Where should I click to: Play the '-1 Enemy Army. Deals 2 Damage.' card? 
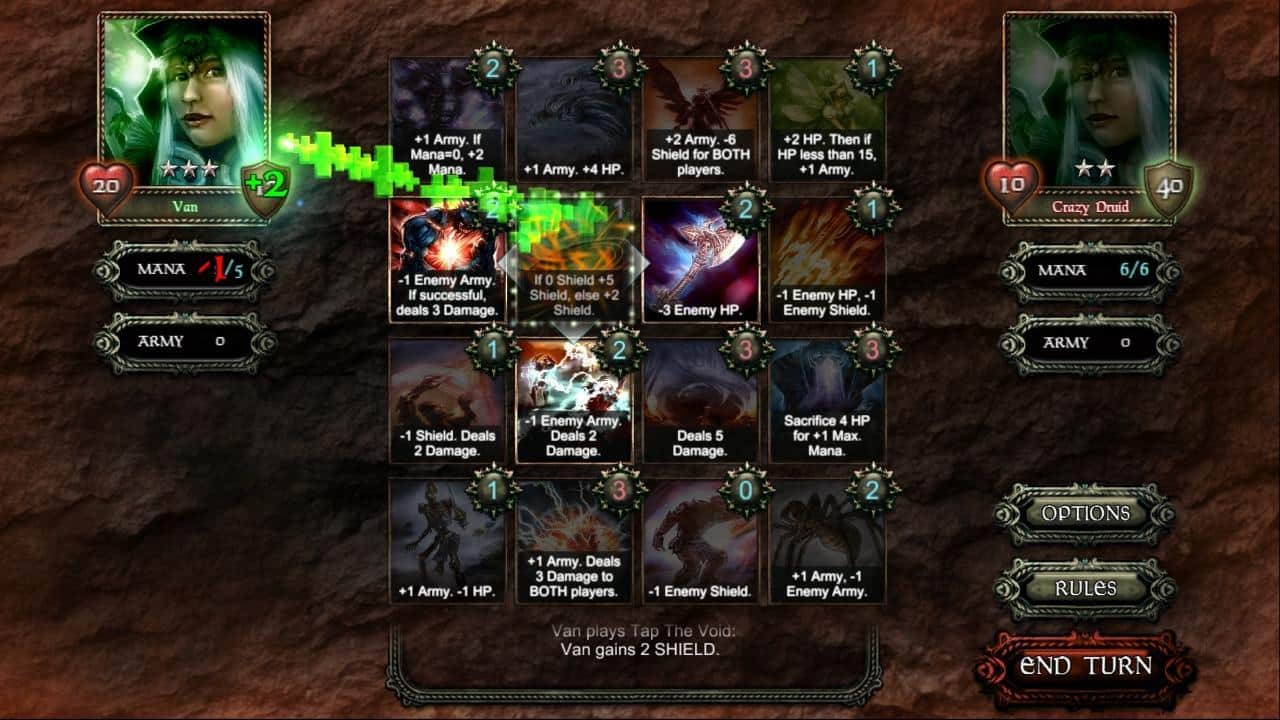pyautogui.click(x=573, y=400)
